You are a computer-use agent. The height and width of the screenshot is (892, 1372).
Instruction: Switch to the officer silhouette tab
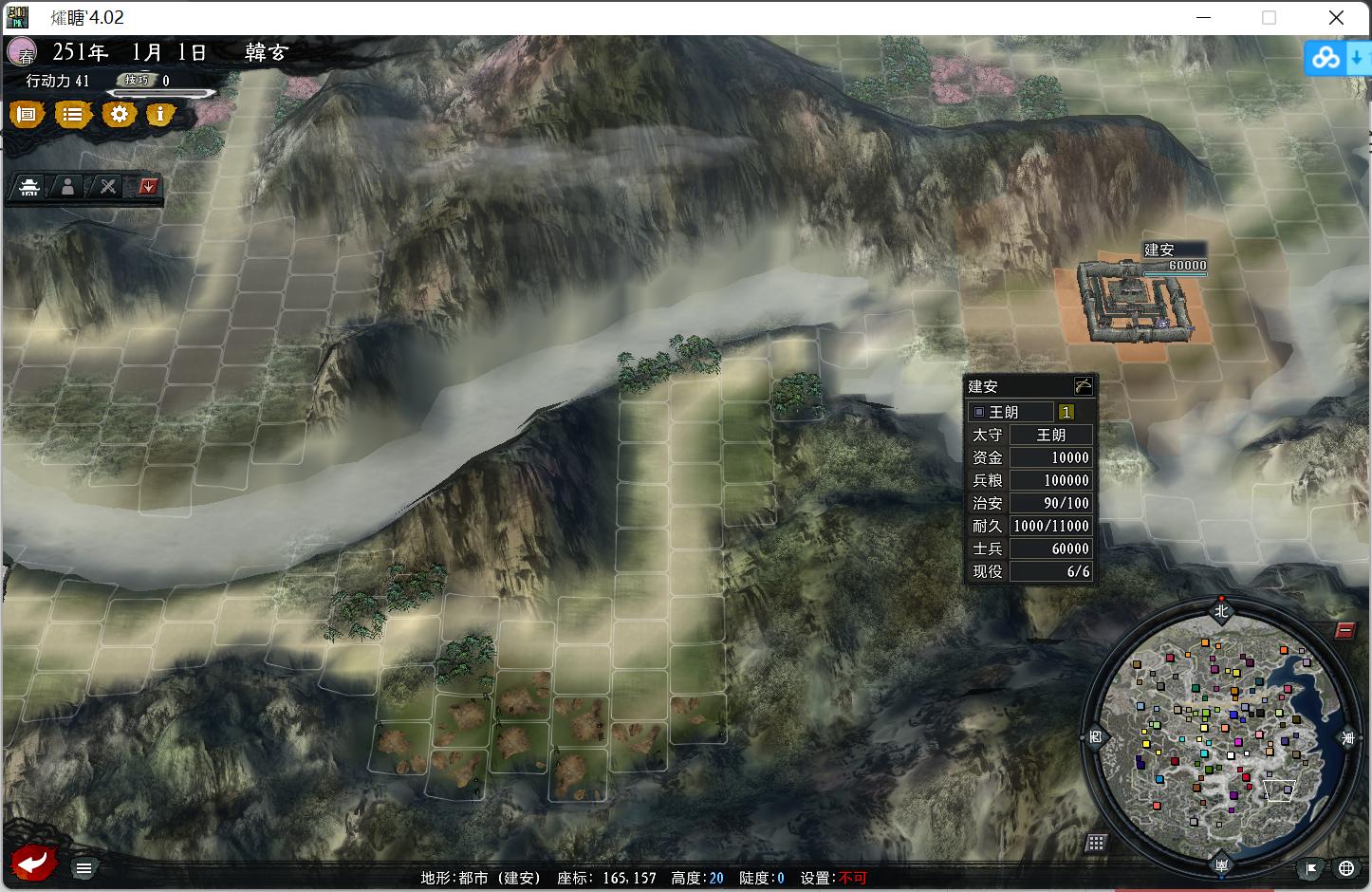(x=68, y=187)
